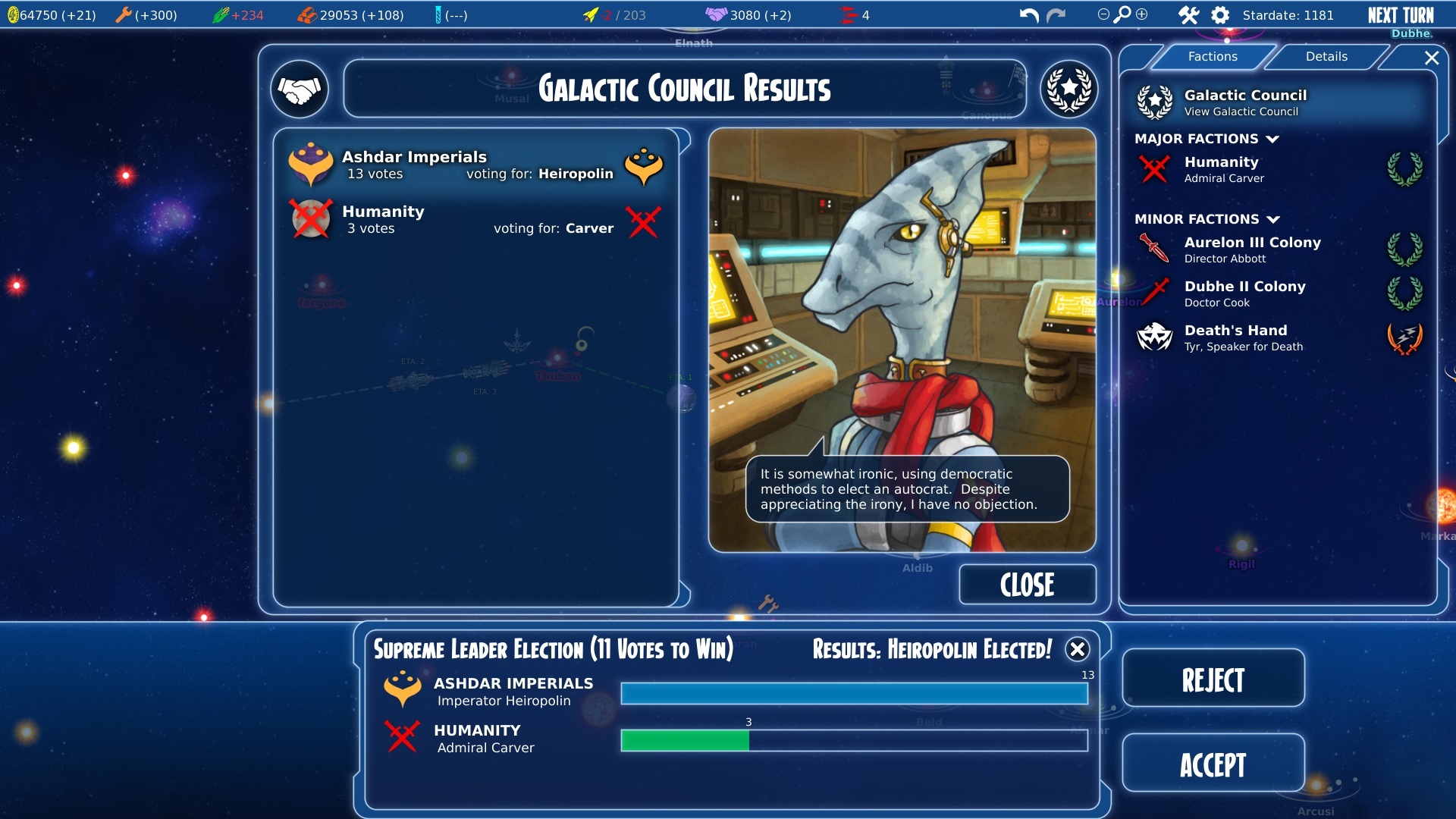The image size is (1456, 819).
Task: Close the factions side panel
Action: [x=1432, y=58]
